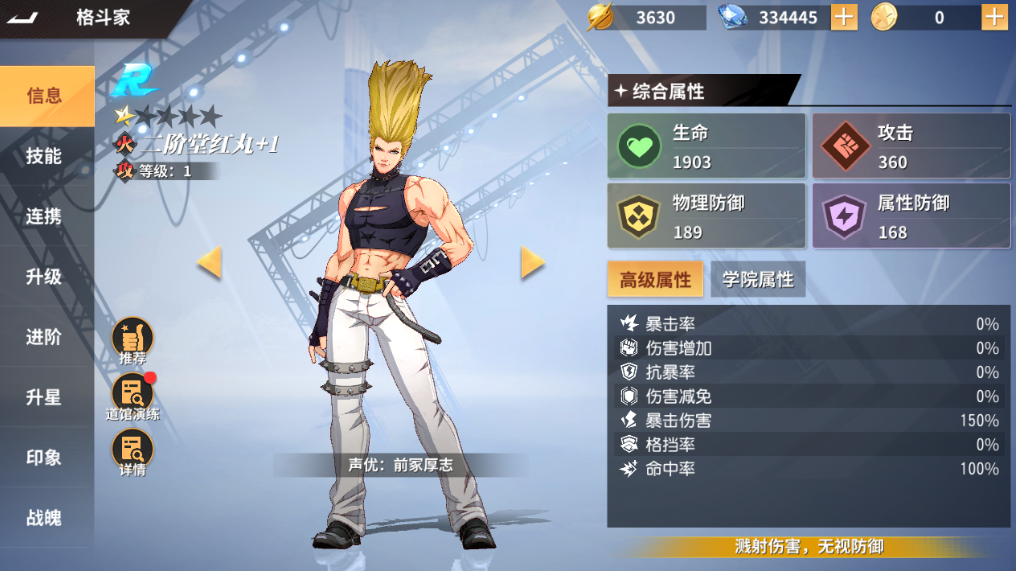Select the 高级属性 advanced attributes tab
The height and width of the screenshot is (571, 1016).
(655, 280)
